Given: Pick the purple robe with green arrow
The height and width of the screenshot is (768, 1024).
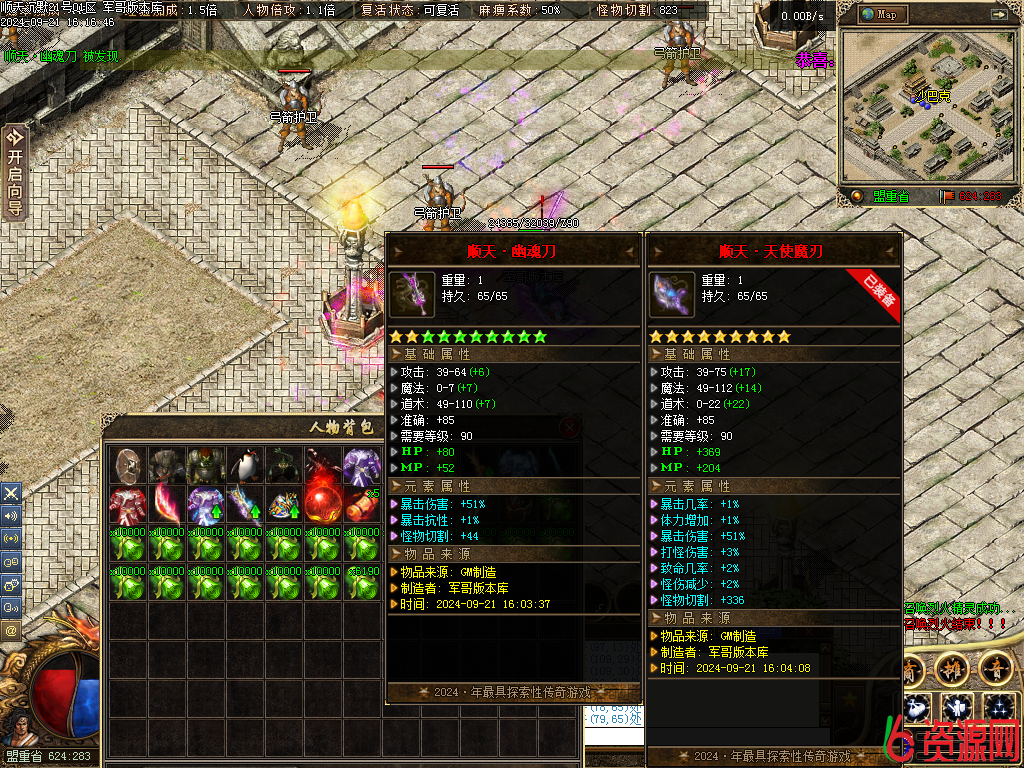Looking at the screenshot, I should click(206, 504).
